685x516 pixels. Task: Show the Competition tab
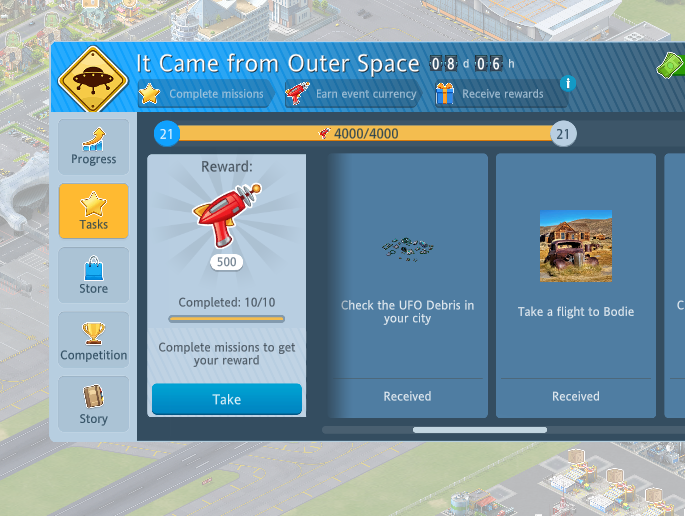point(94,340)
